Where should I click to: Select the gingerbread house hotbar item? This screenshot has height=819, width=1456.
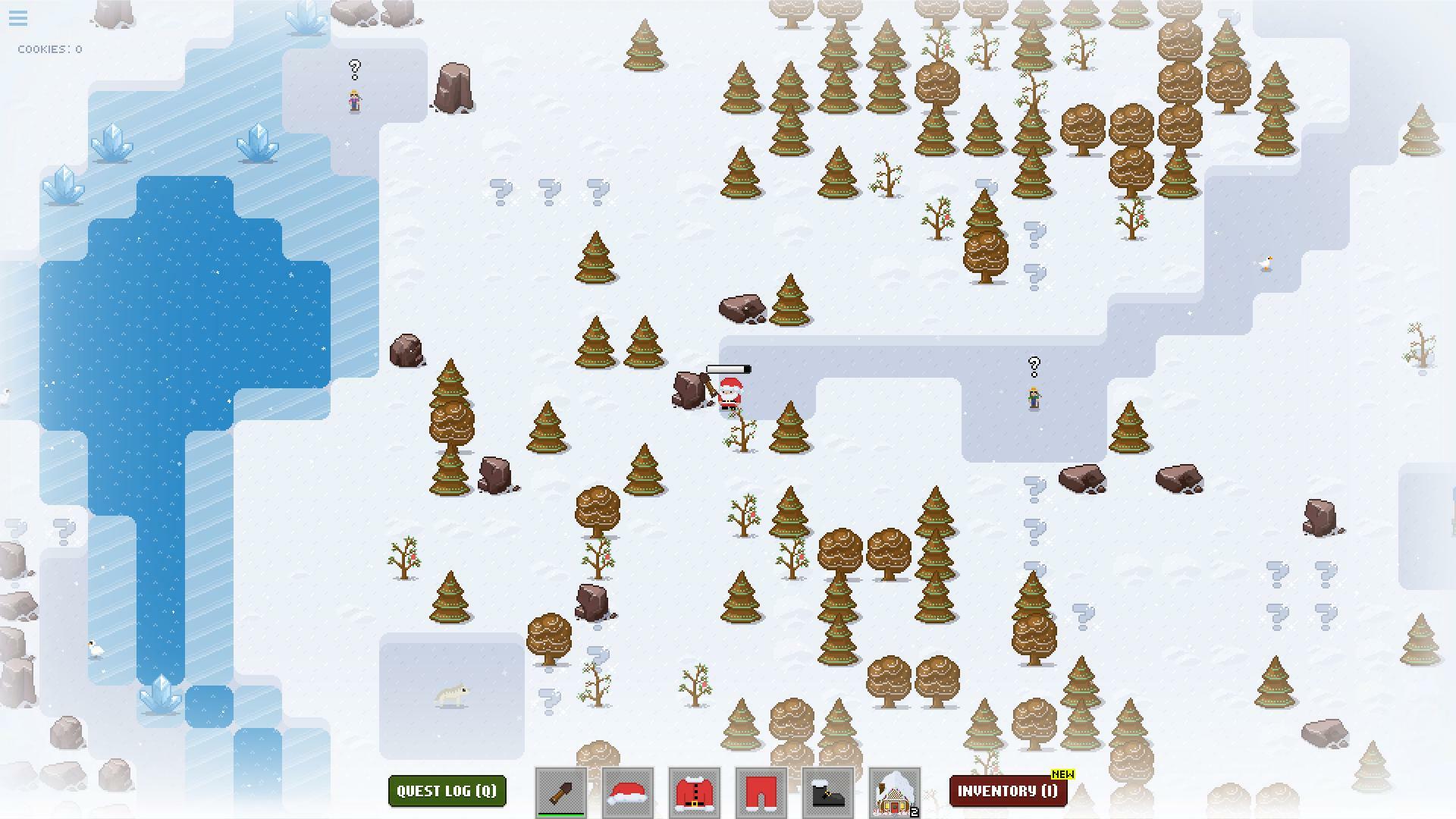point(894,791)
